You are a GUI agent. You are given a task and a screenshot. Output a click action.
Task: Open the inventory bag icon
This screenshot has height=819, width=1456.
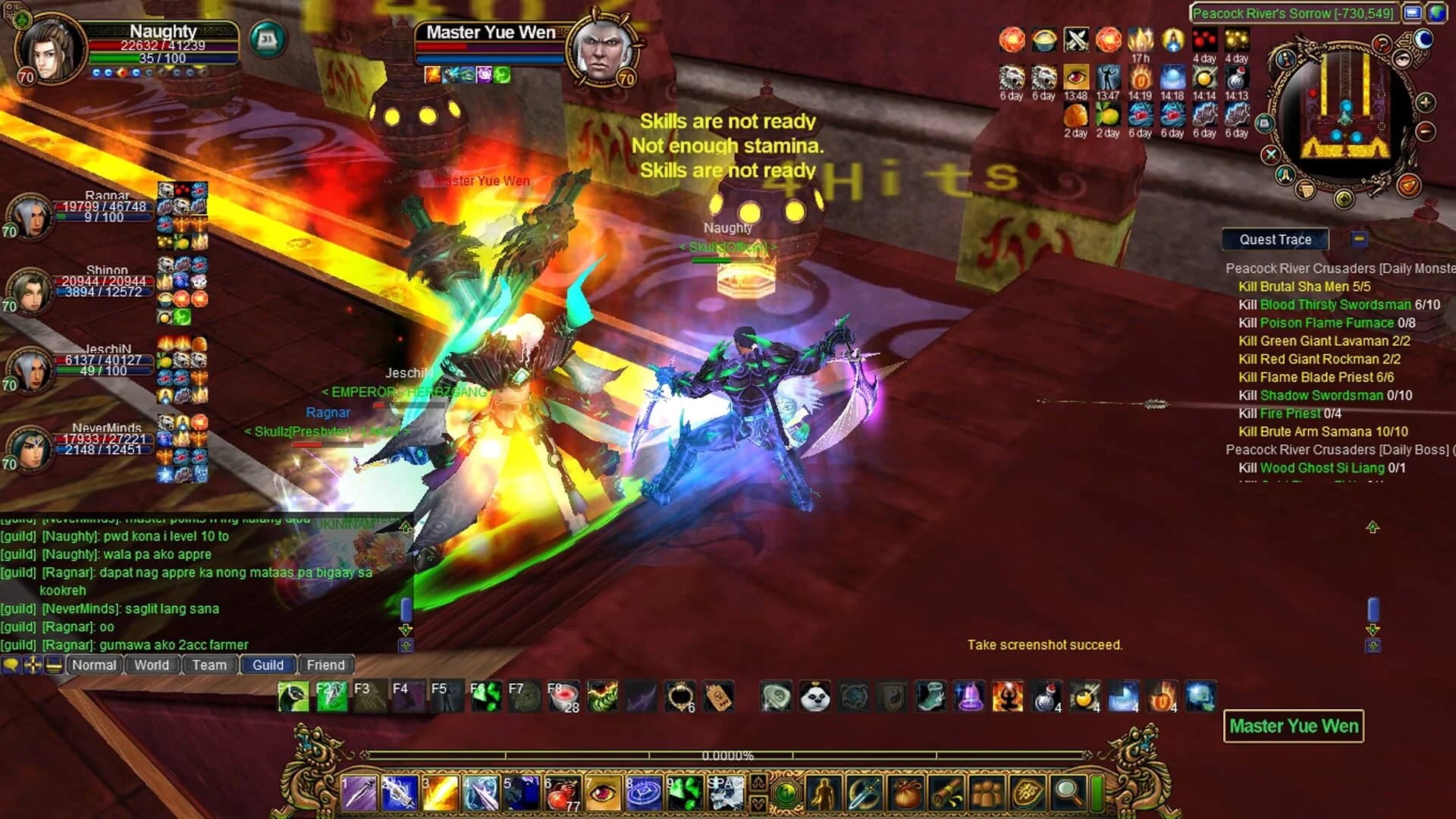[x=905, y=793]
